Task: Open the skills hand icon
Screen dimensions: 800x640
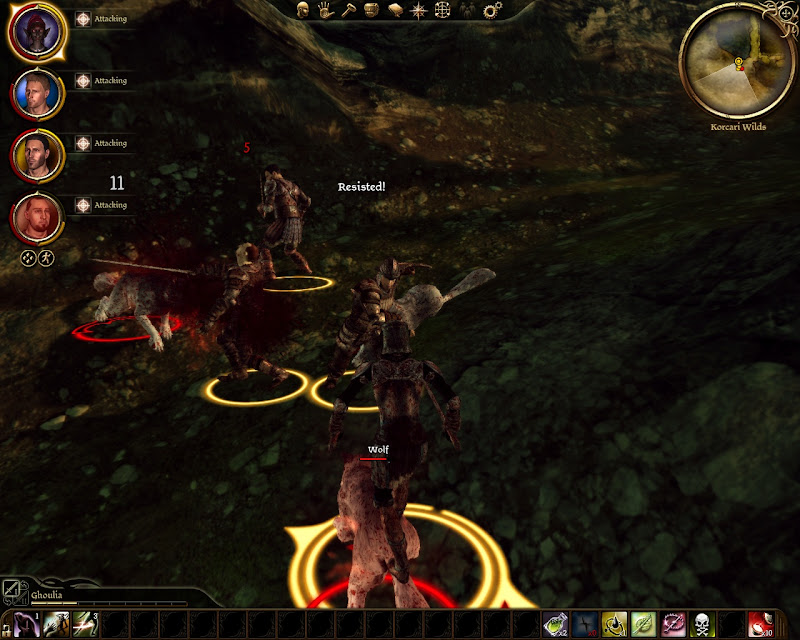Action: tap(325, 10)
